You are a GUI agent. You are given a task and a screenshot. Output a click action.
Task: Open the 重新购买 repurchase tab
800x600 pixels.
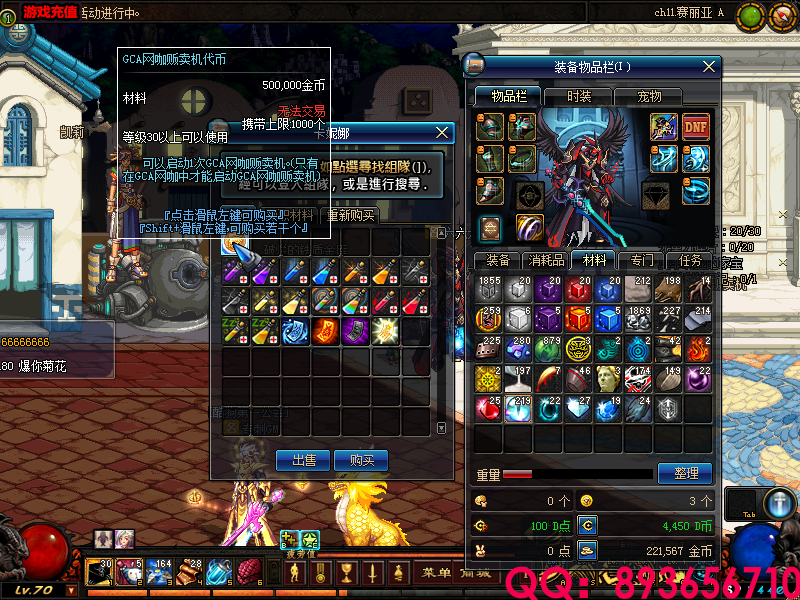click(x=348, y=215)
